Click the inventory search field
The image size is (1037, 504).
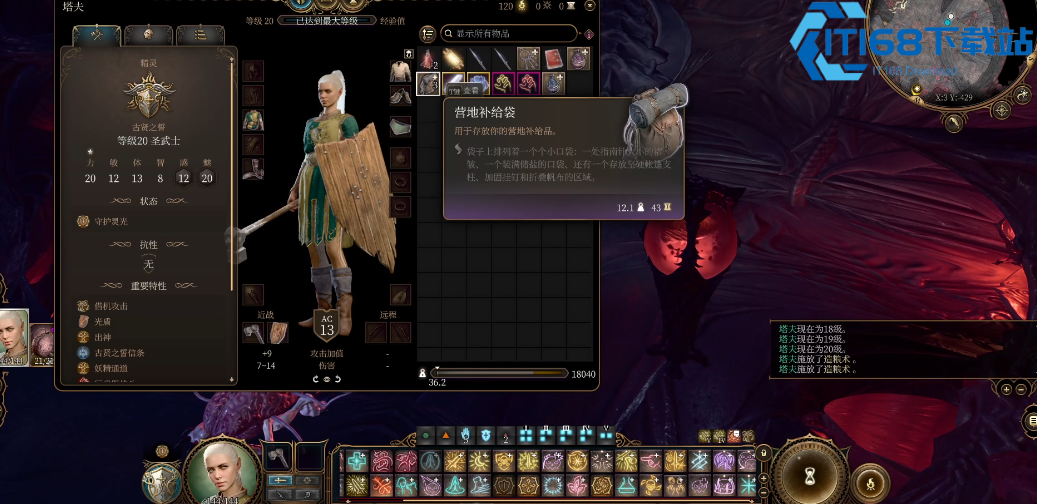[x=508, y=33]
